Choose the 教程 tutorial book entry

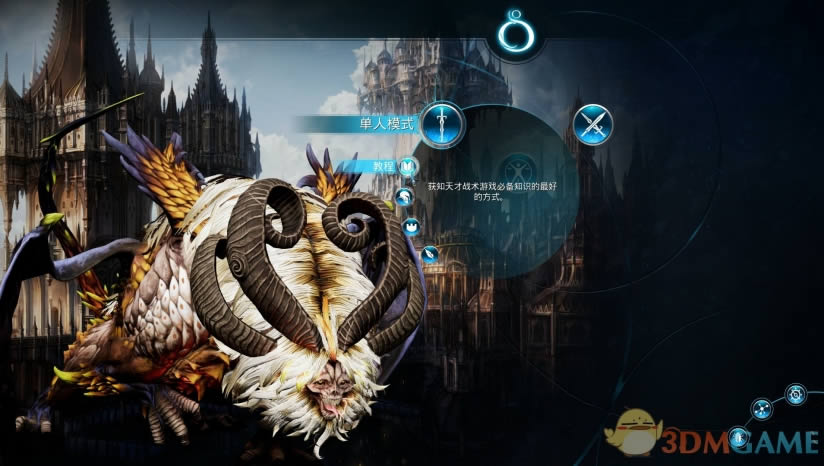[x=407, y=167]
